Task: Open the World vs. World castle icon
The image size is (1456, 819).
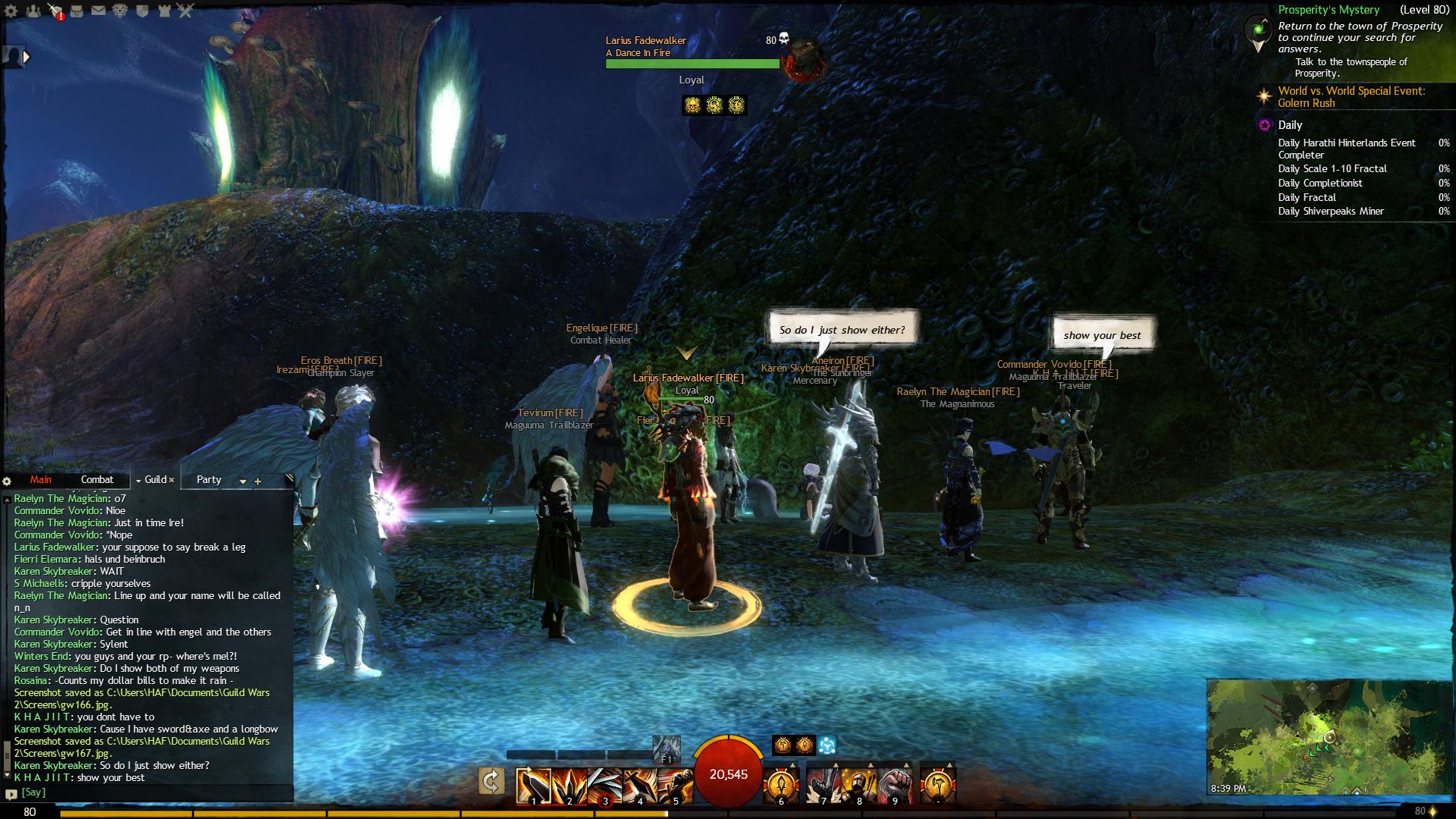Action: pyautogui.click(x=165, y=11)
